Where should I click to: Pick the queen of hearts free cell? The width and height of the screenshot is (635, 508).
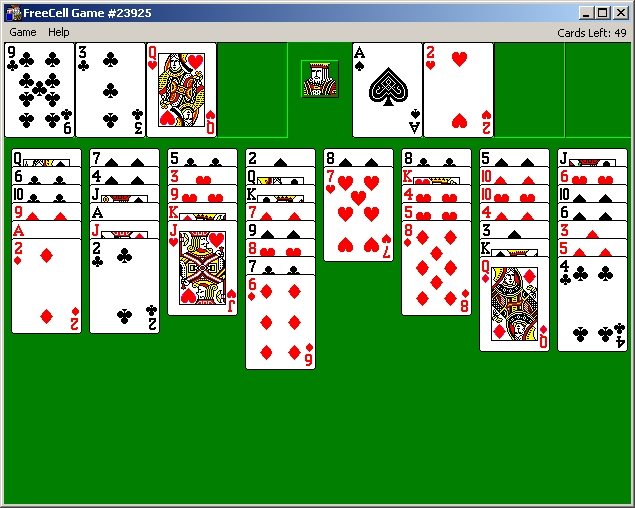point(181,90)
